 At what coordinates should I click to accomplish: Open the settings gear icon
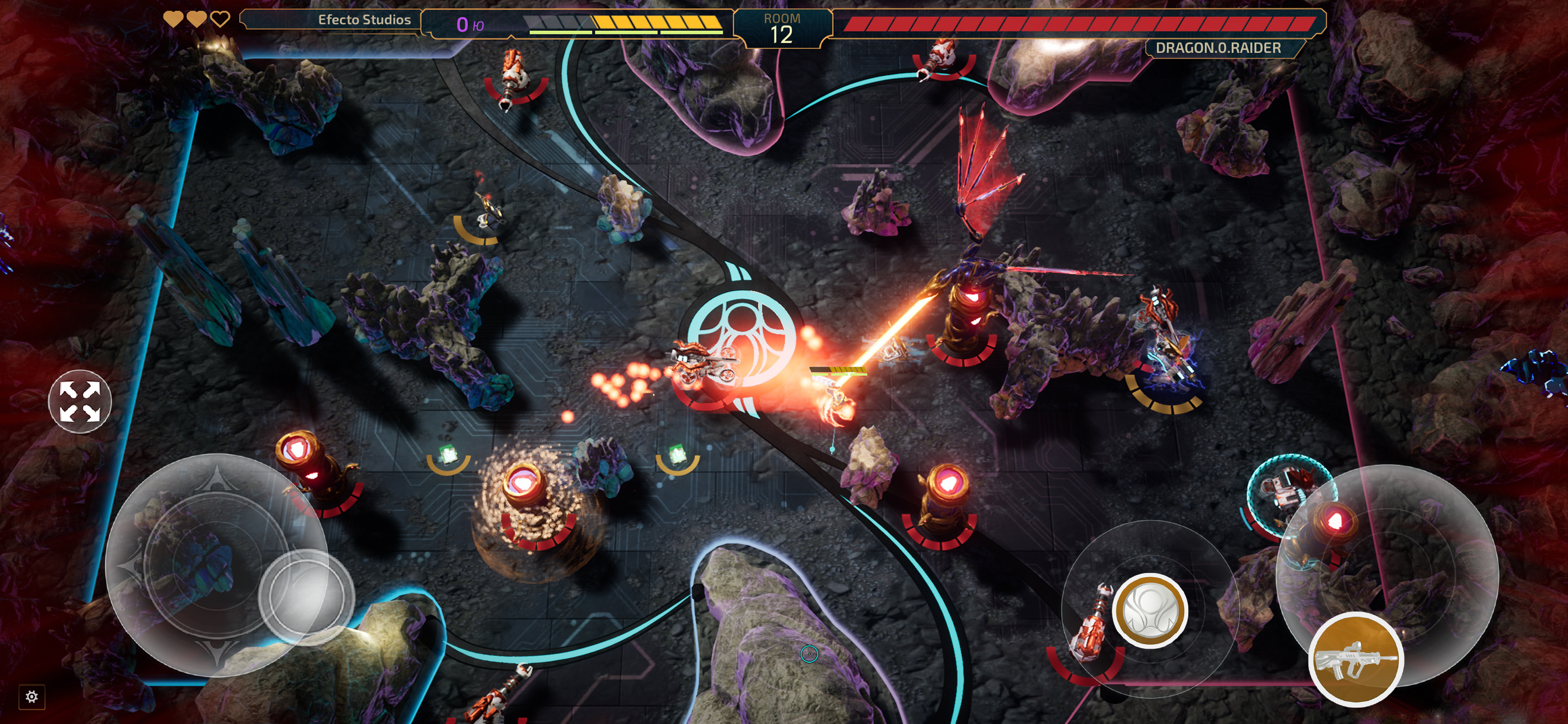(x=32, y=696)
